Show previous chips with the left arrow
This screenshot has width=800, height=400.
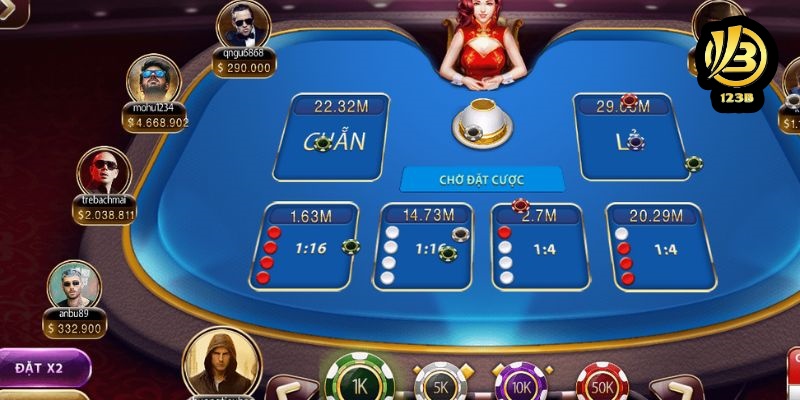click(x=284, y=388)
